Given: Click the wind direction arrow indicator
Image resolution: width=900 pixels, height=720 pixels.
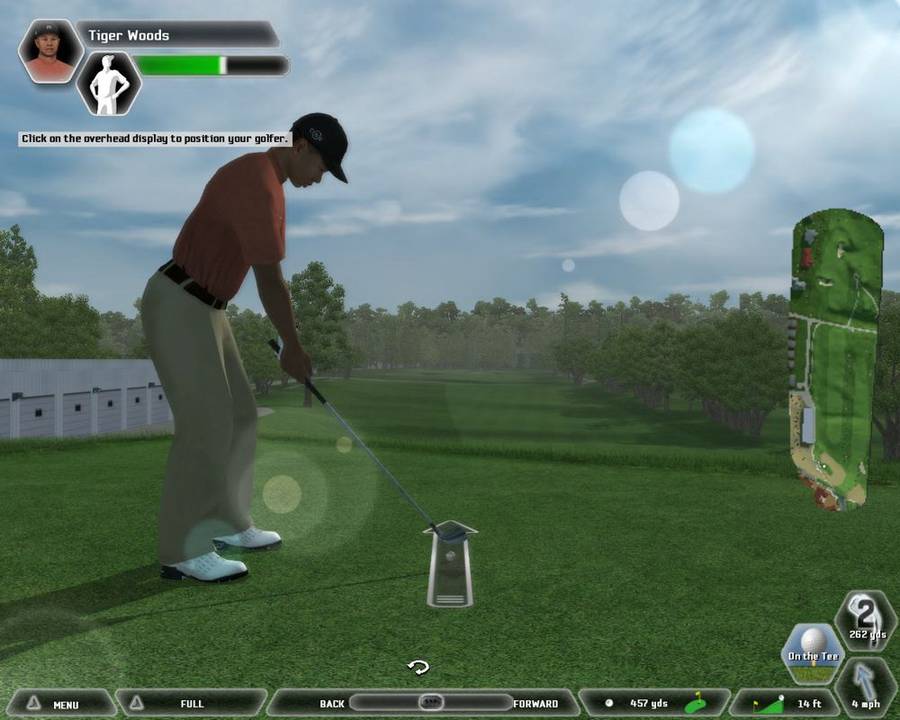Looking at the screenshot, I should point(865,685).
